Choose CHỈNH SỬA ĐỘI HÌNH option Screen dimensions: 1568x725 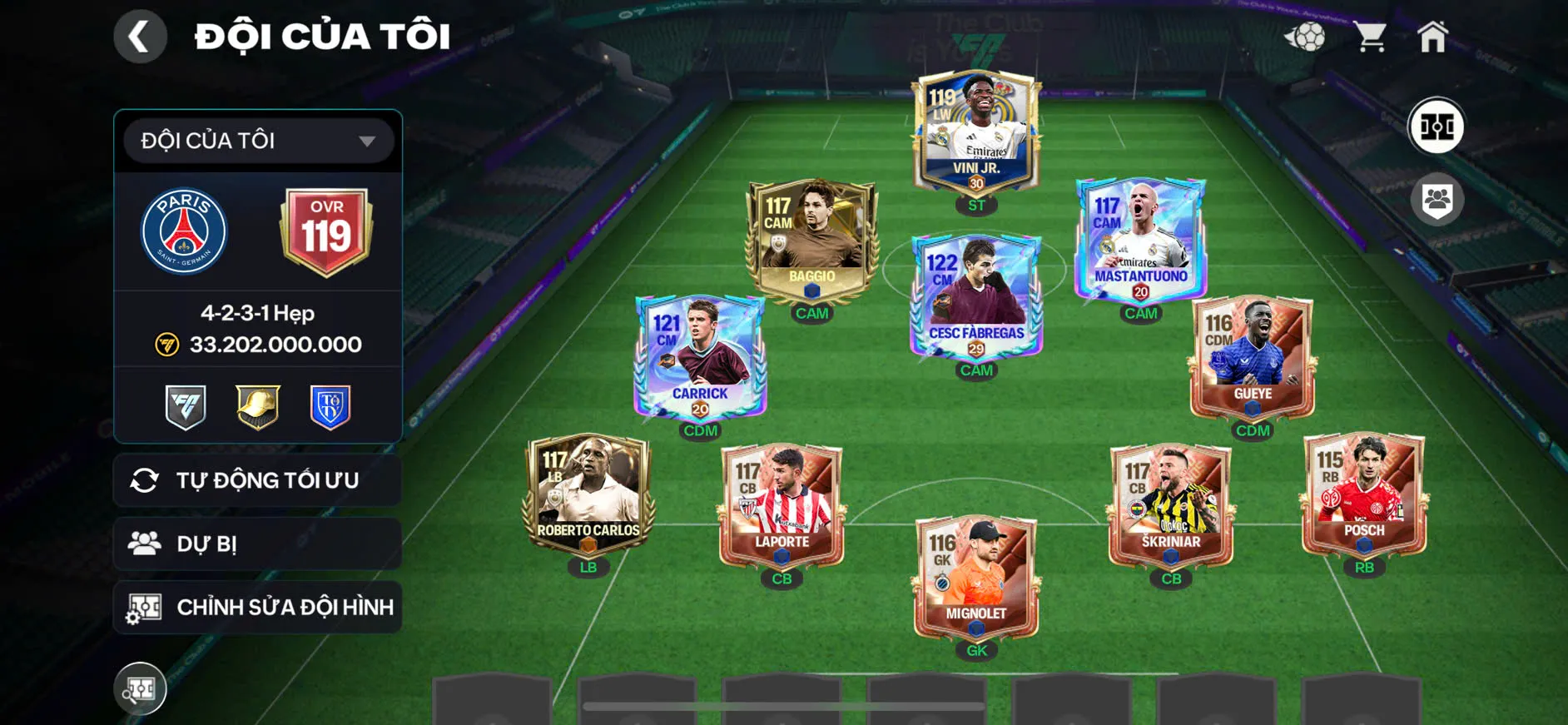258,607
